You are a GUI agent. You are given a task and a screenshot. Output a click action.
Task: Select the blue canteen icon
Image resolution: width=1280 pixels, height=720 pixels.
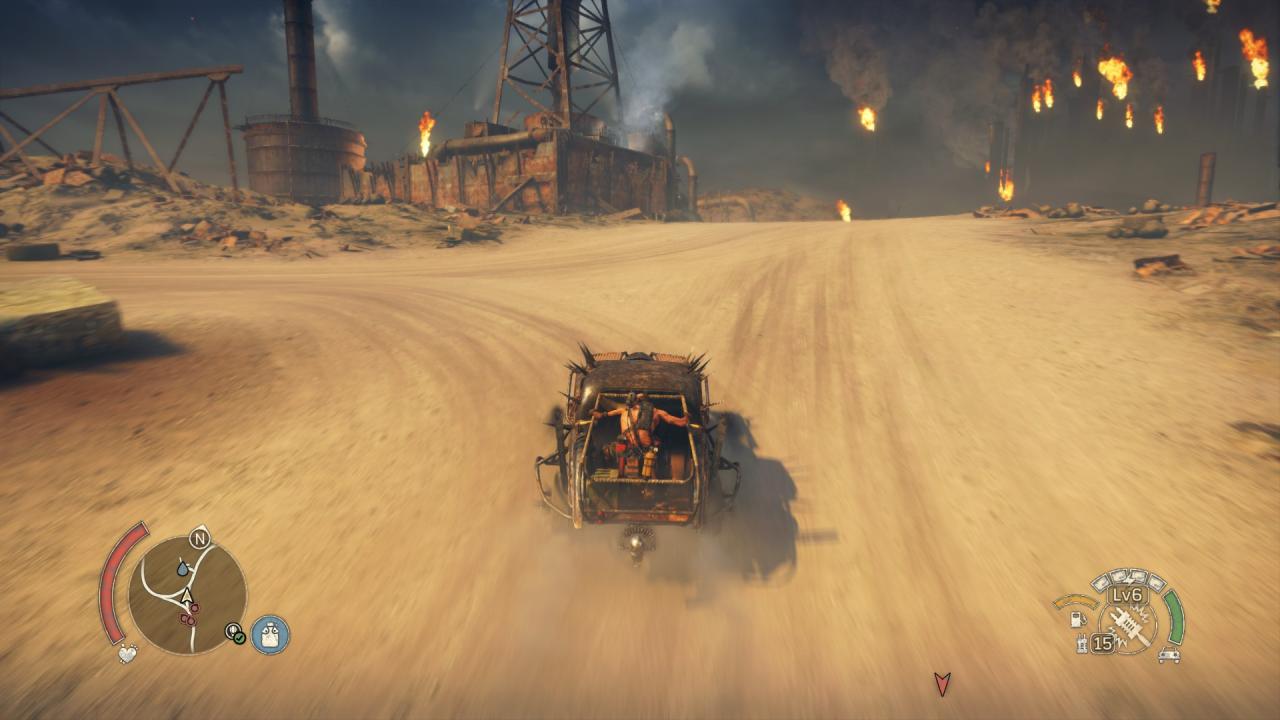270,634
